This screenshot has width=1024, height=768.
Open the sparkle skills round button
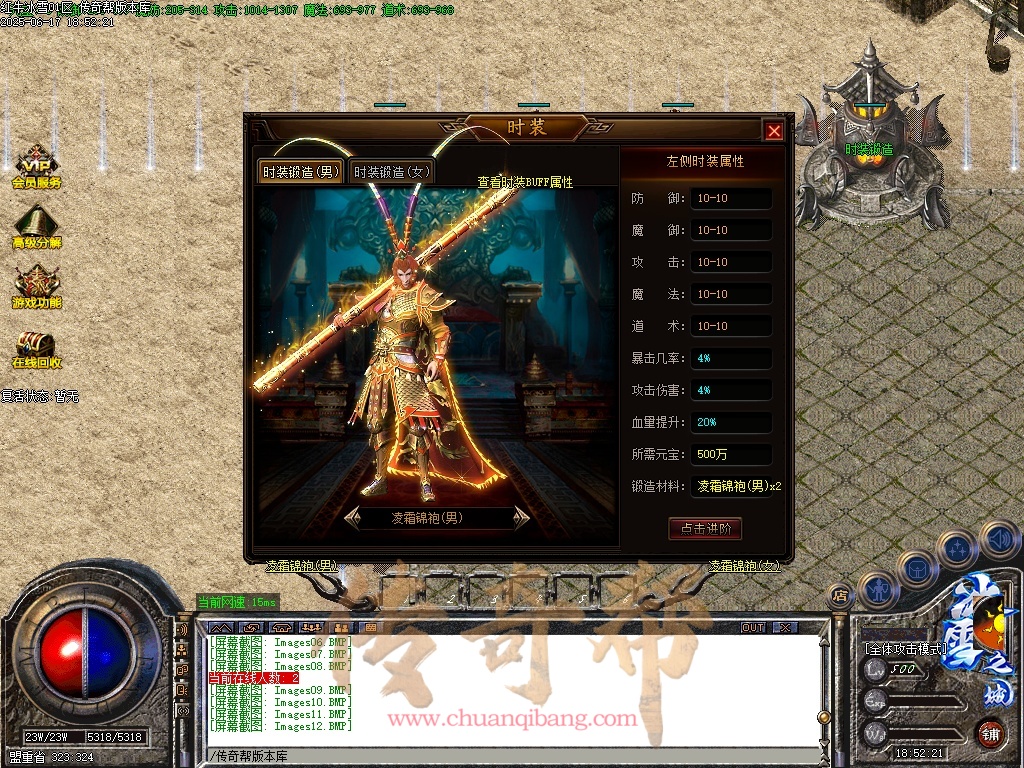958,549
